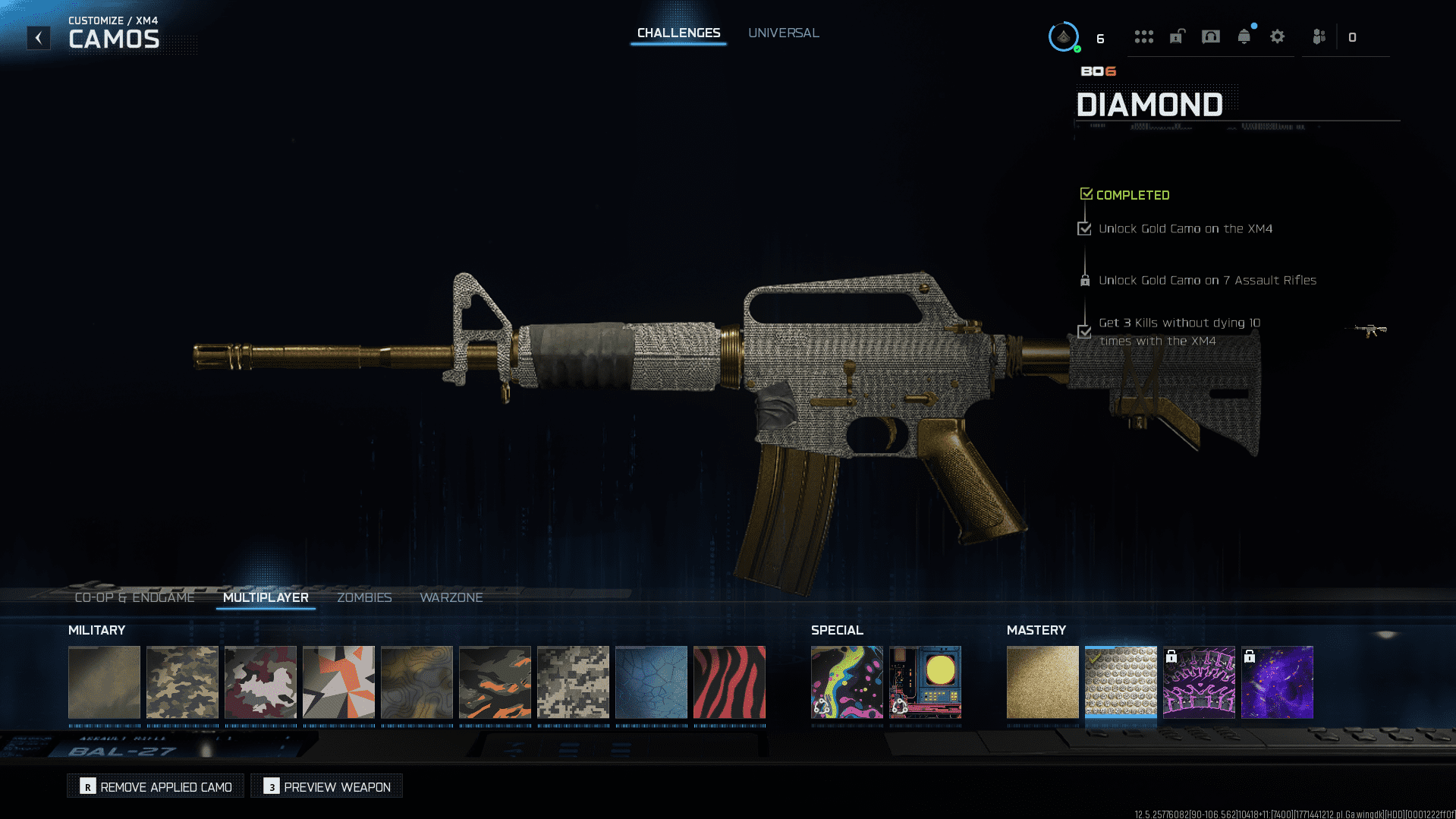Open the Zombies camo category

[x=364, y=597]
